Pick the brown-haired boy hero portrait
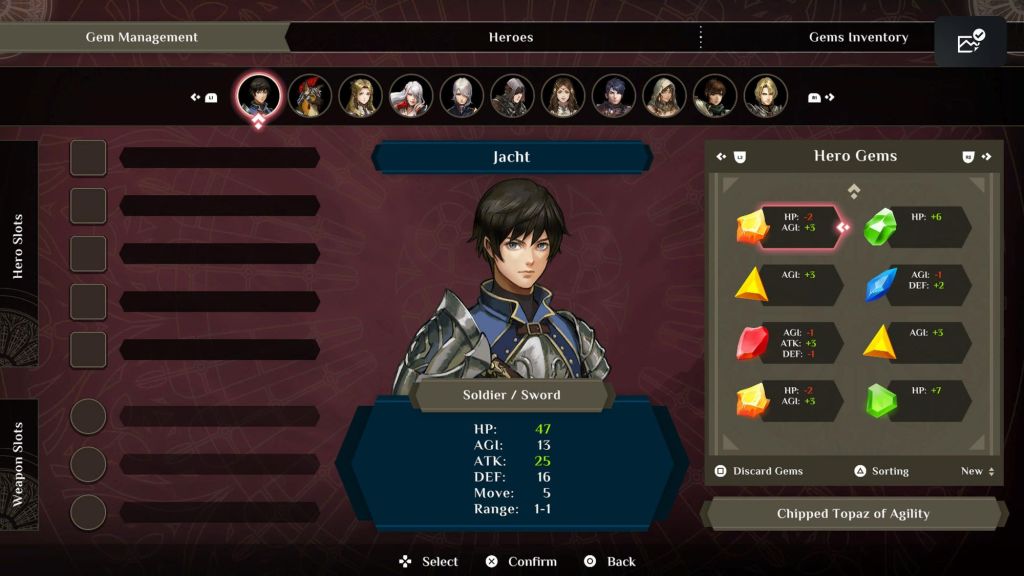This screenshot has width=1024, height=576. [x=715, y=96]
